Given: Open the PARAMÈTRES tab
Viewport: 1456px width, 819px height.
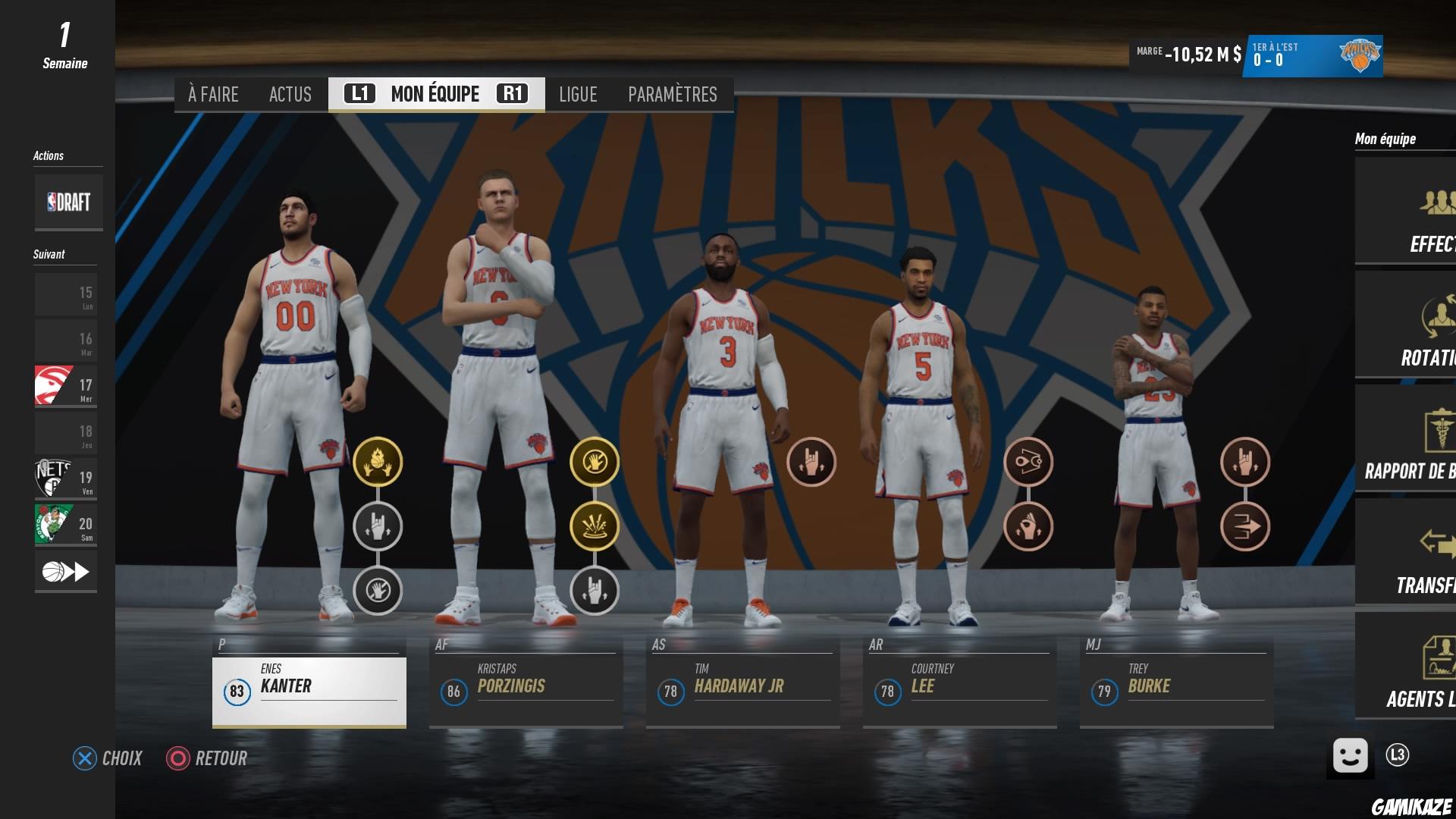Looking at the screenshot, I should [672, 94].
